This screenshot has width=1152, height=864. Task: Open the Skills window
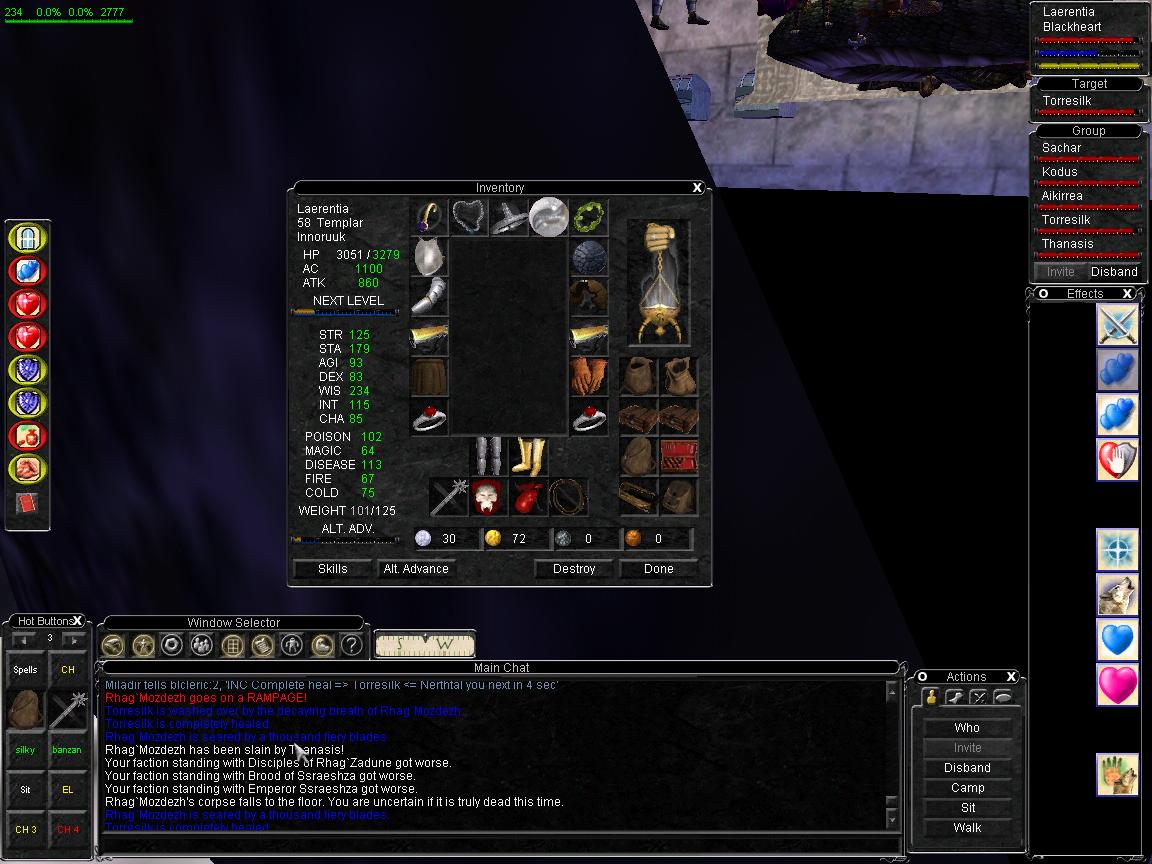coord(332,569)
